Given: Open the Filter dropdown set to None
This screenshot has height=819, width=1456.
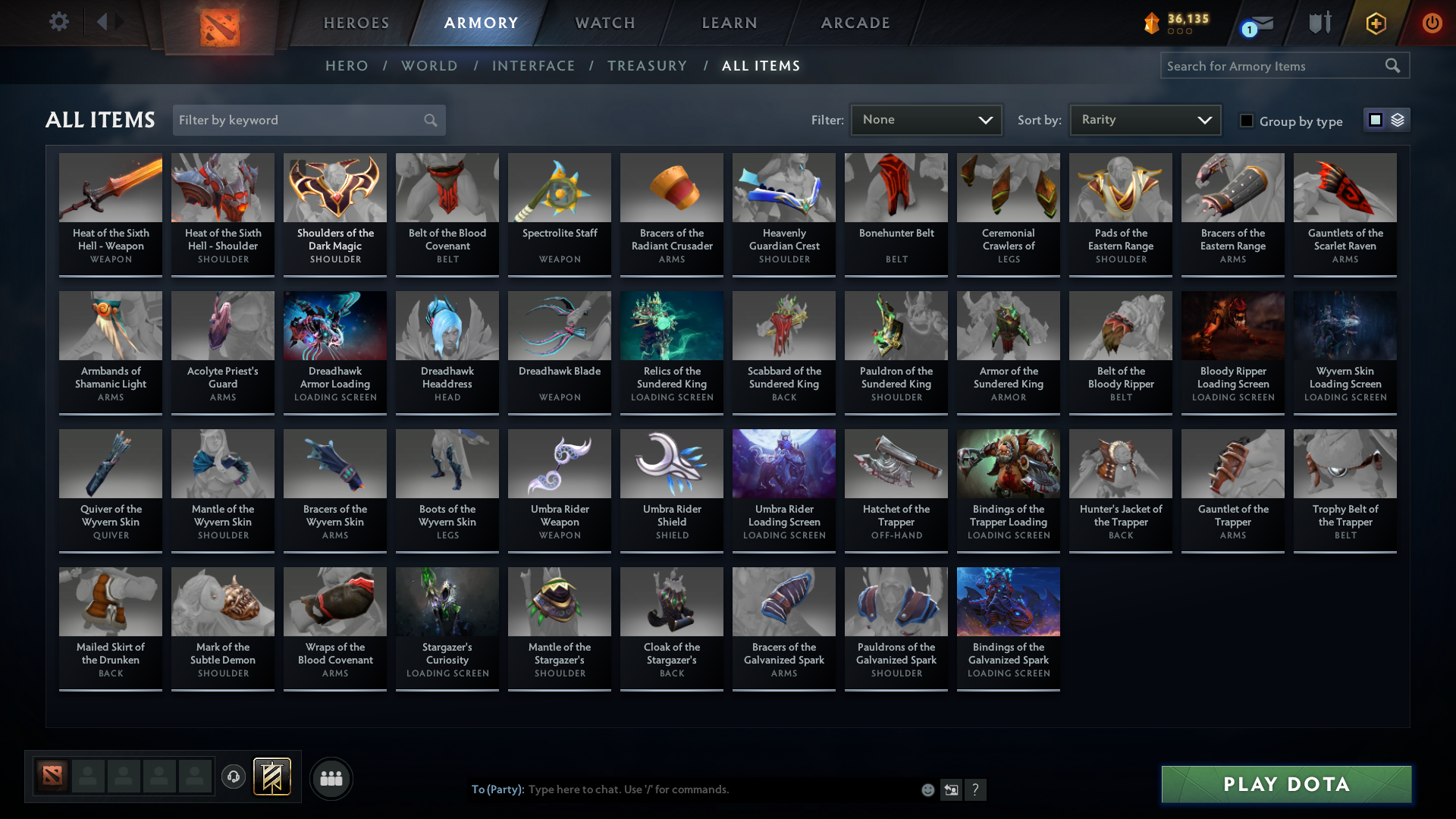Looking at the screenshot, I should (x=926, y=120).
